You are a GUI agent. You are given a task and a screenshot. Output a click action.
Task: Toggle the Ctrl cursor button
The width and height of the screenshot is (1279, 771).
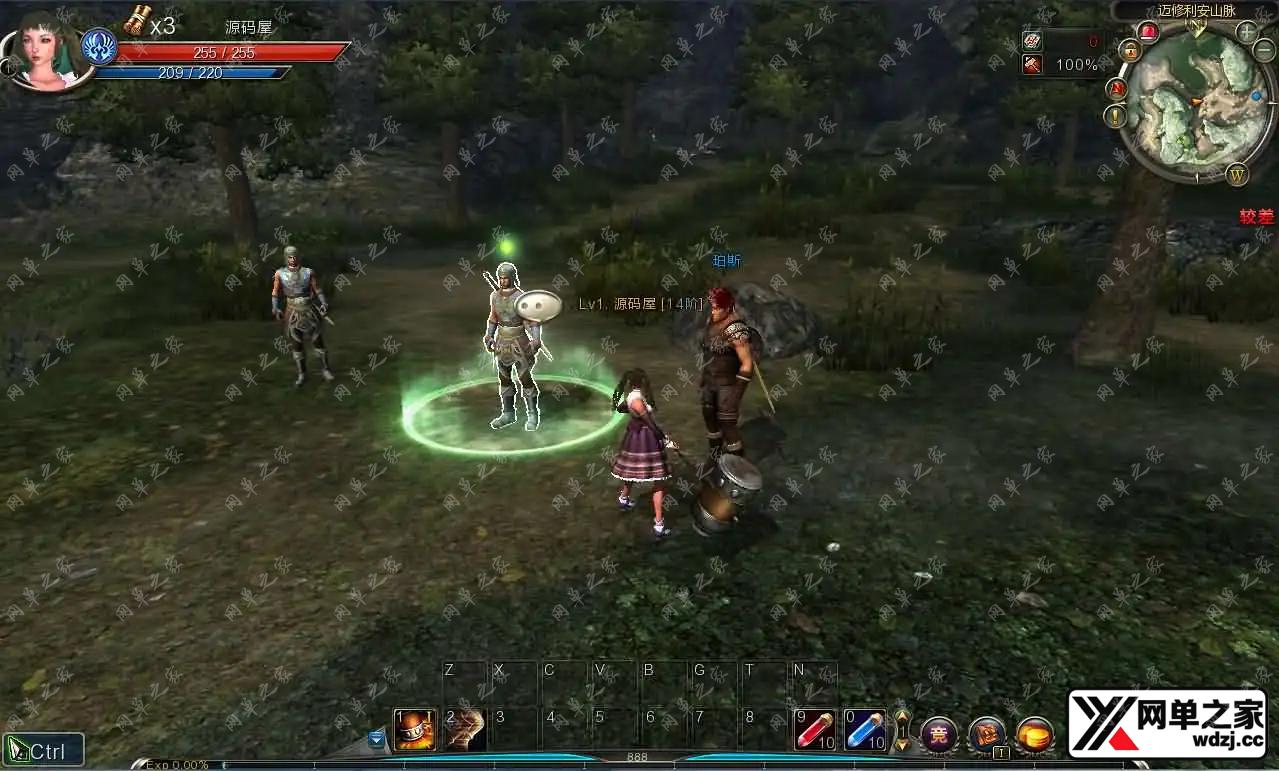click(43, 750)
